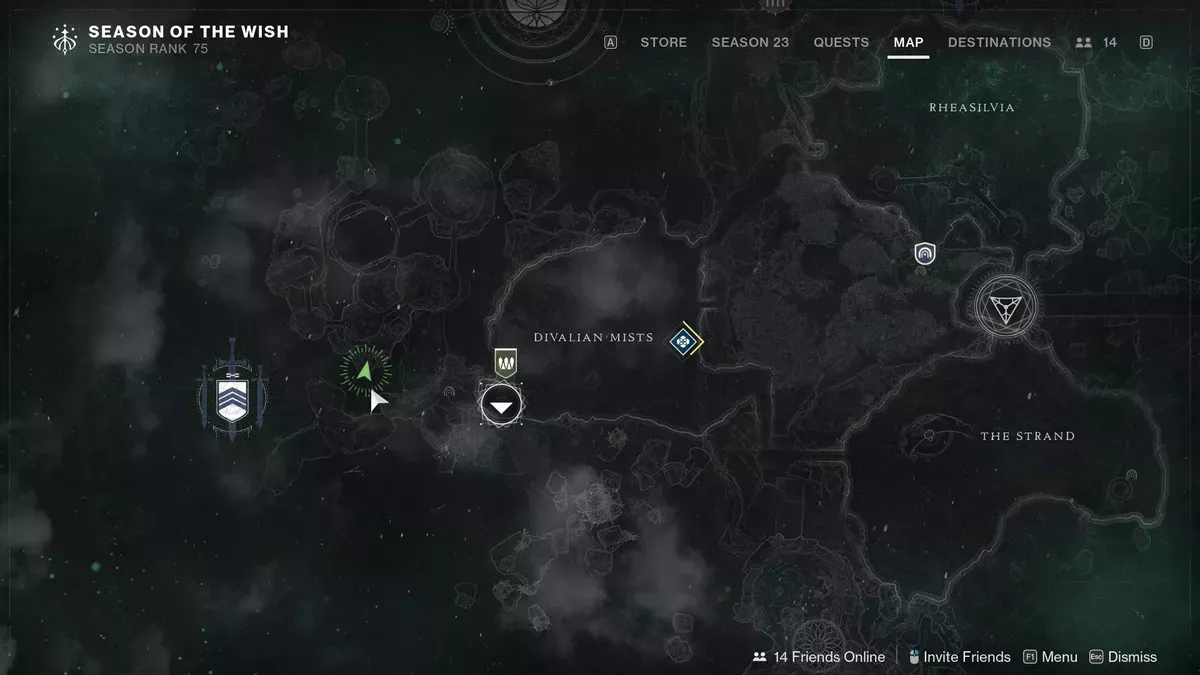Select the Map tab

[908, 42]
